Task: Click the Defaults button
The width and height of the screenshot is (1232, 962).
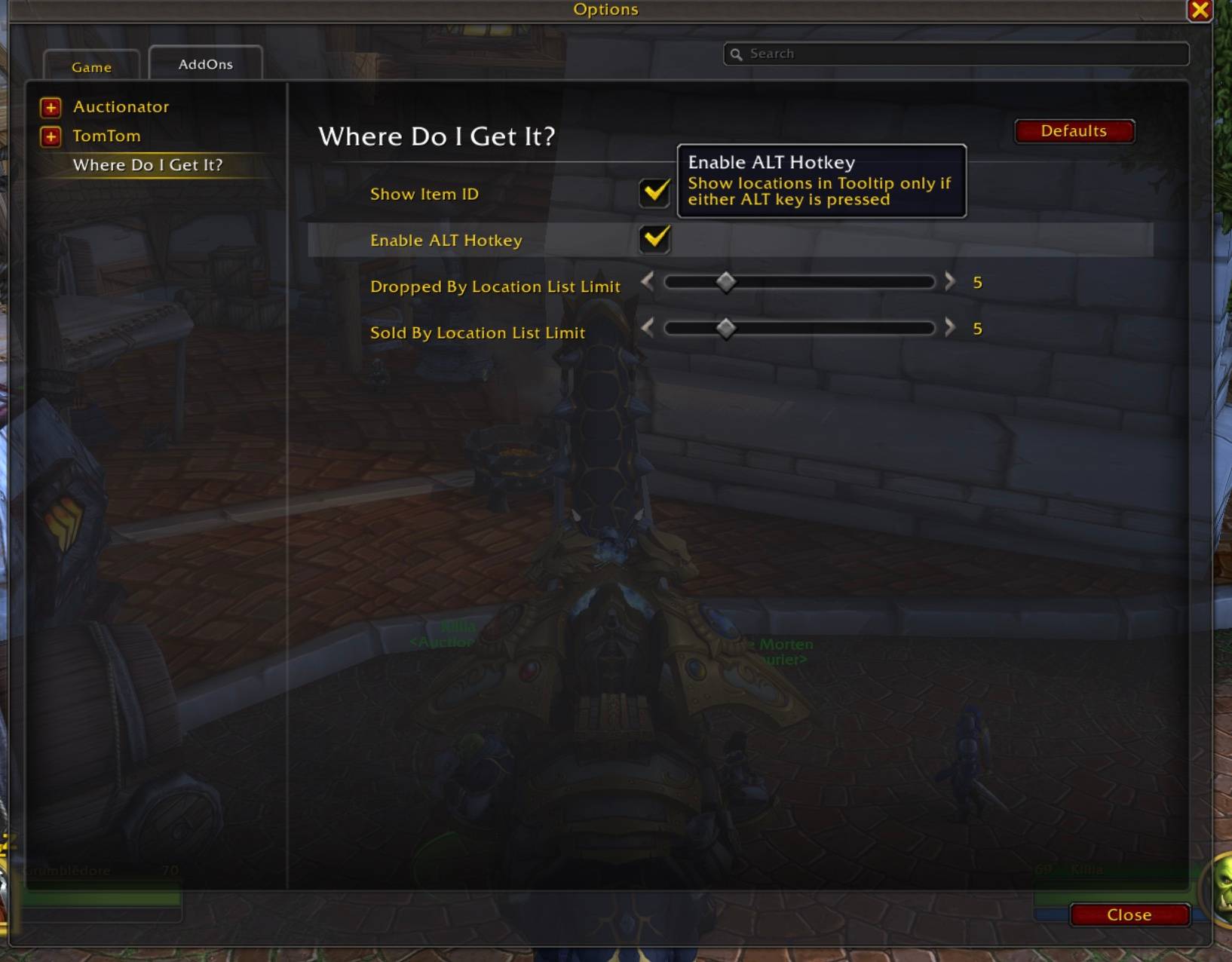Action: click(1074, 130)
